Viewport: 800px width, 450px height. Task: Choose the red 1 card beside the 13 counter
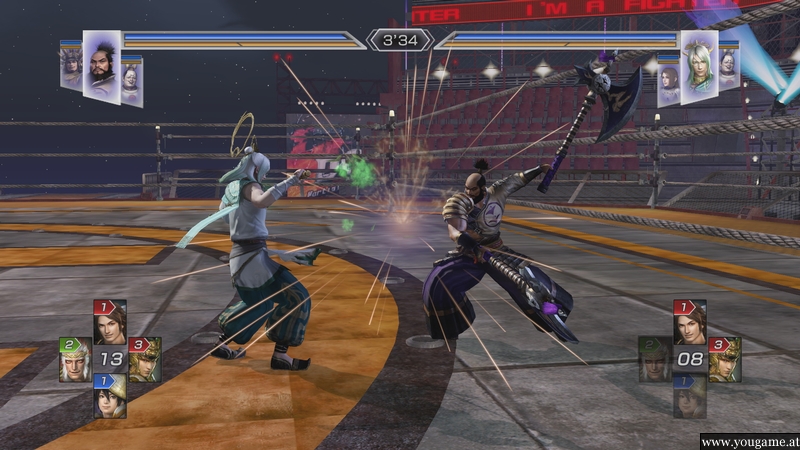click(x=110, y=322)
